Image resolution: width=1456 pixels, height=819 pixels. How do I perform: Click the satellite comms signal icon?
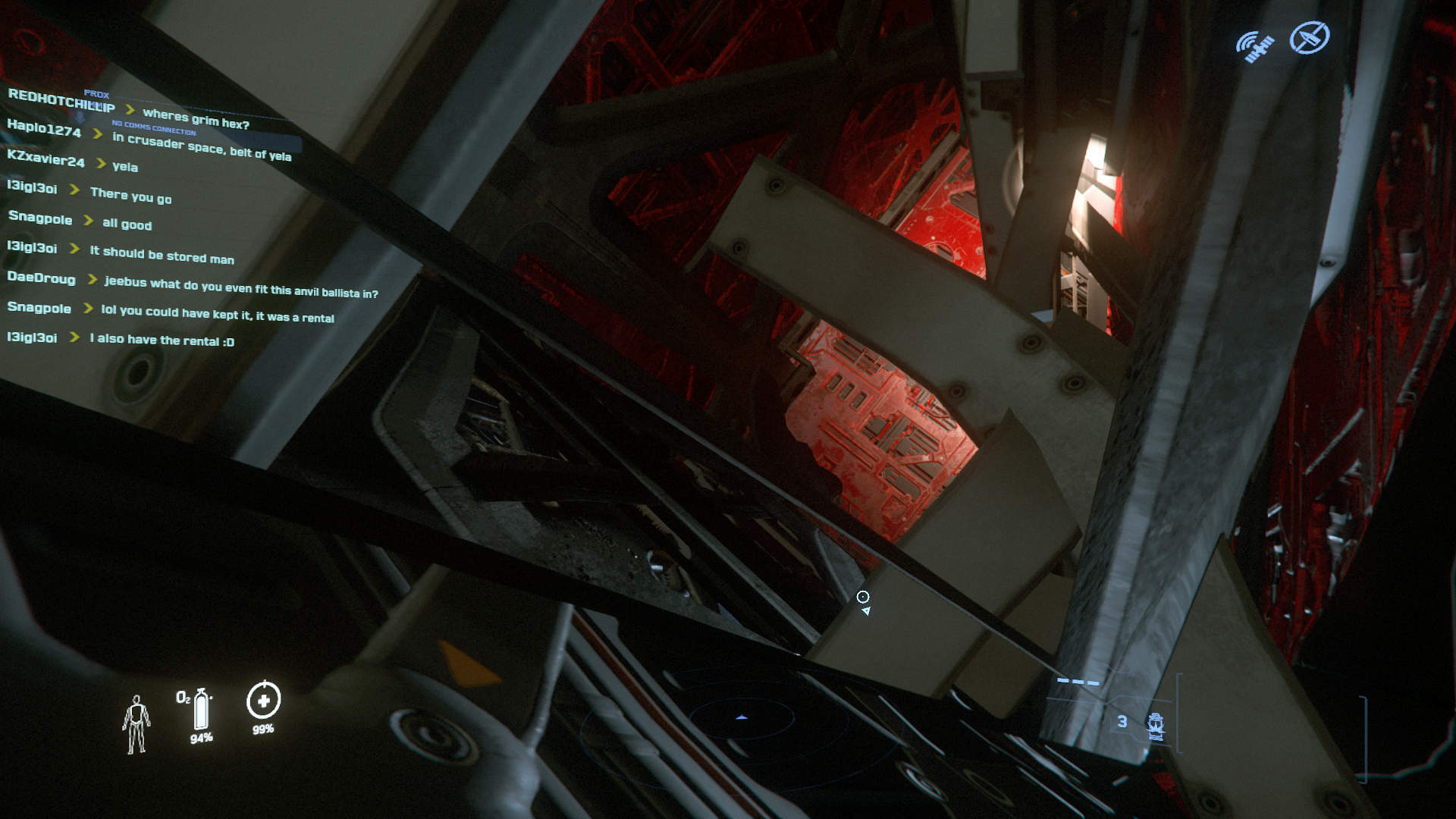(1255, 46)
